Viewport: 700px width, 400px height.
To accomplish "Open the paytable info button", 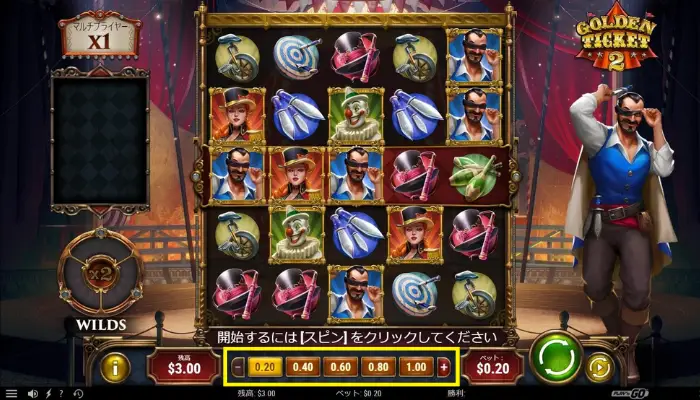I will click(115, 367).
